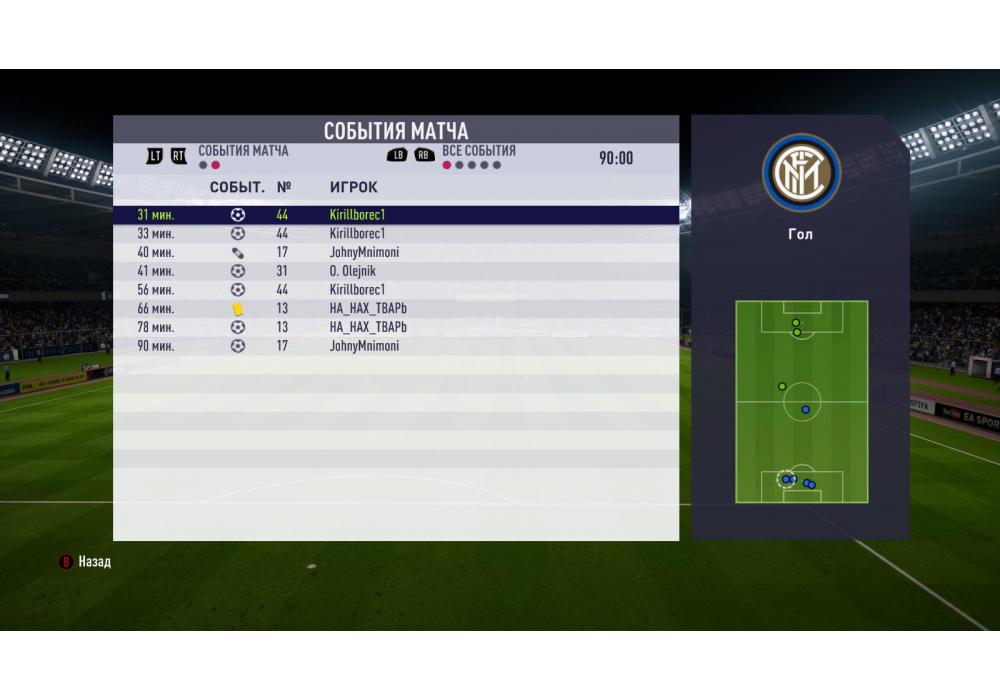Screen dimensions: 1000x700
Task: Switch to the Все события filter
Action: pyautogui.click(x=478, y=151)
